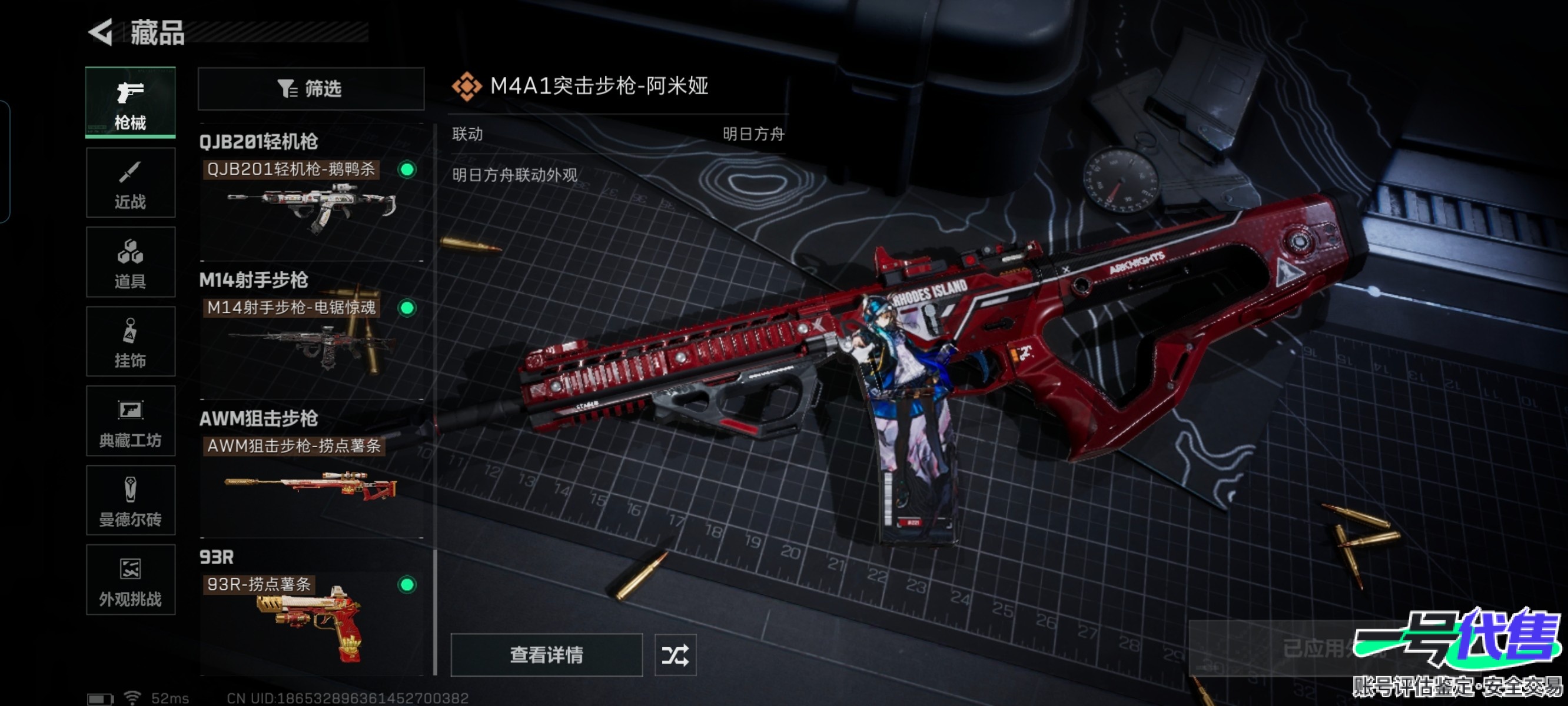Open the 典藏工坊 workshop tab
Screen dimensions: 1568x706
[130, 421]
